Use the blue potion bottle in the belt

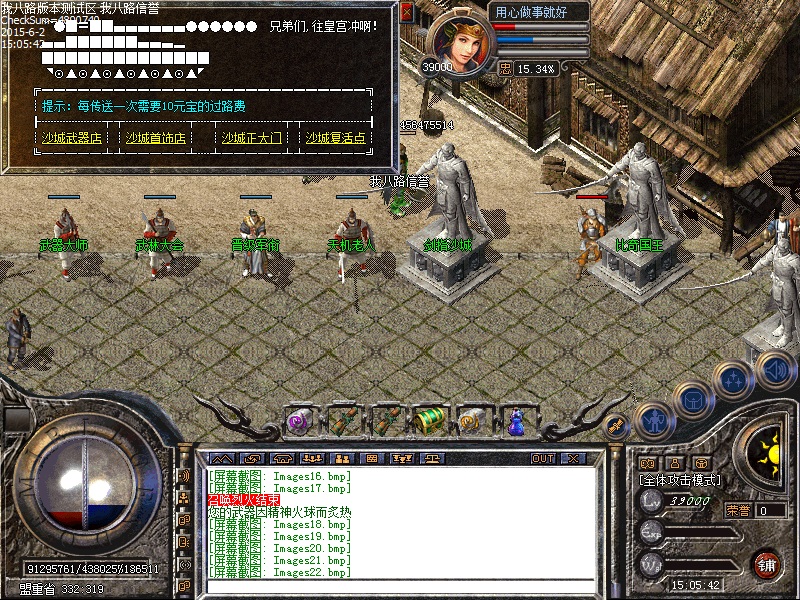tap(516, 421)
